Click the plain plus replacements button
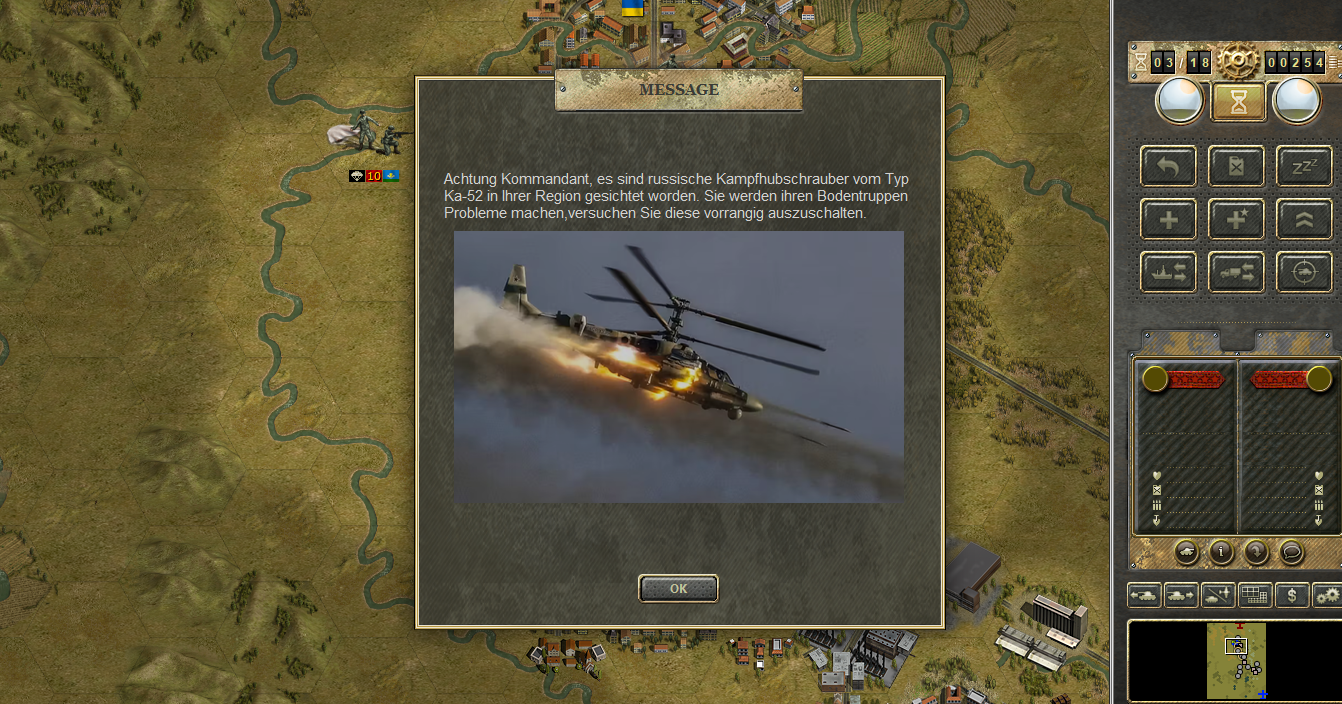The width and height of the screenshot is (1342, 704). pyautogui.click(x=1168, y=219)
